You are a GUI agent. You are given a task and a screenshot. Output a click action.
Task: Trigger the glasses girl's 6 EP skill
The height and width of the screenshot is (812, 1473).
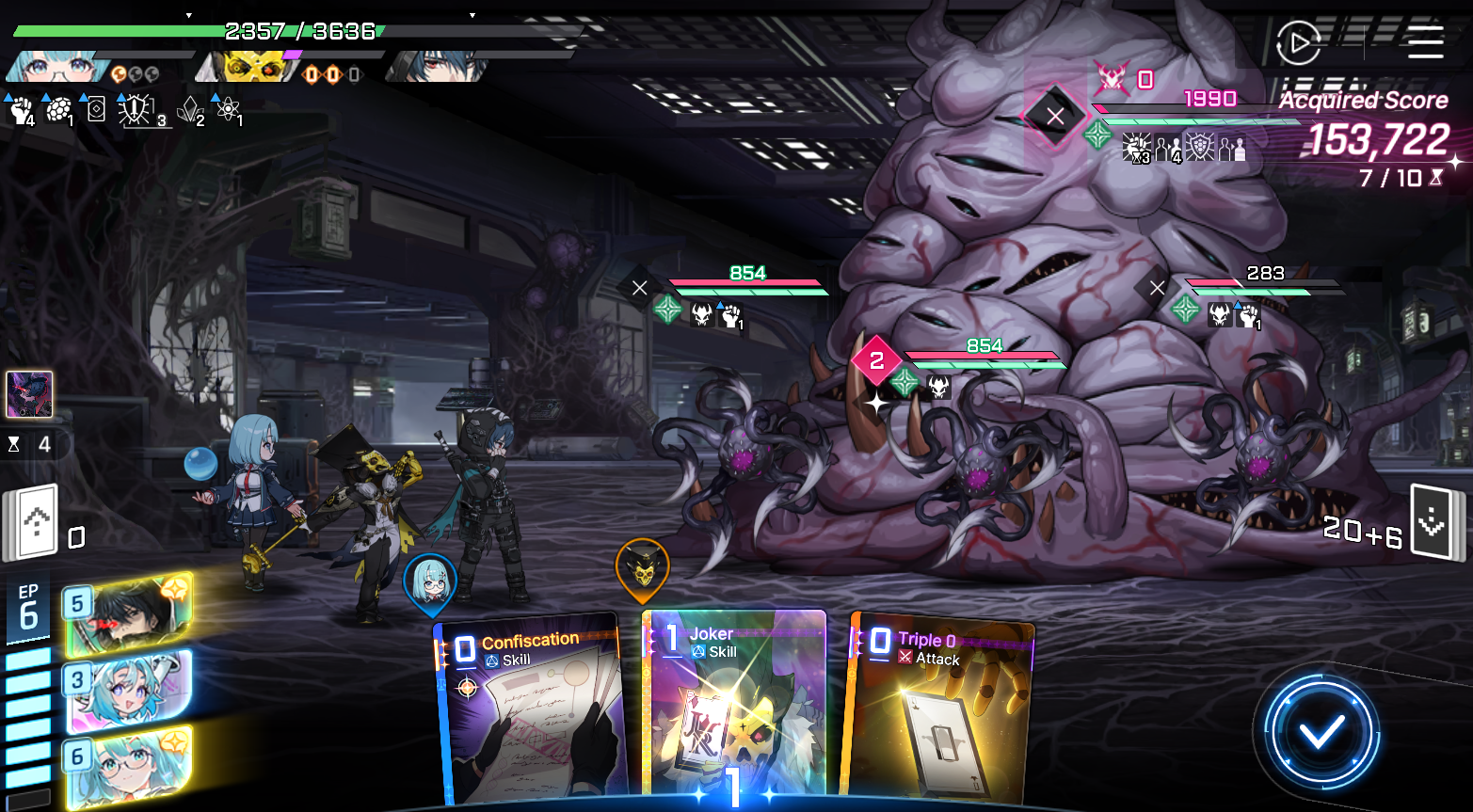click(130, 766)
